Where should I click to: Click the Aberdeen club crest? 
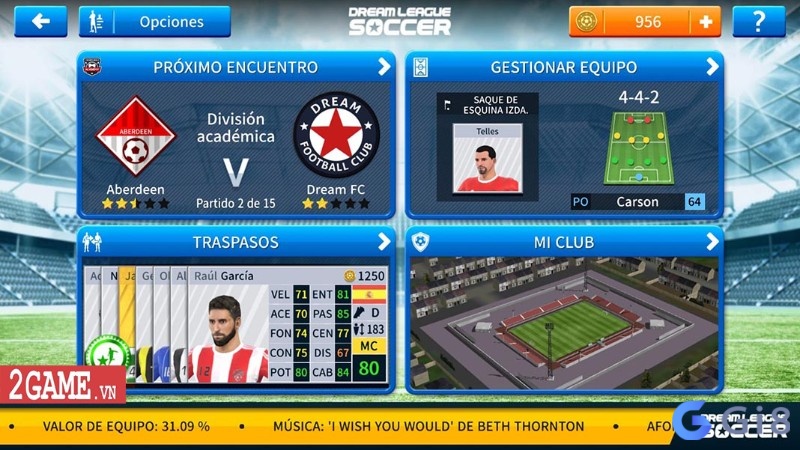coord(134,138)
